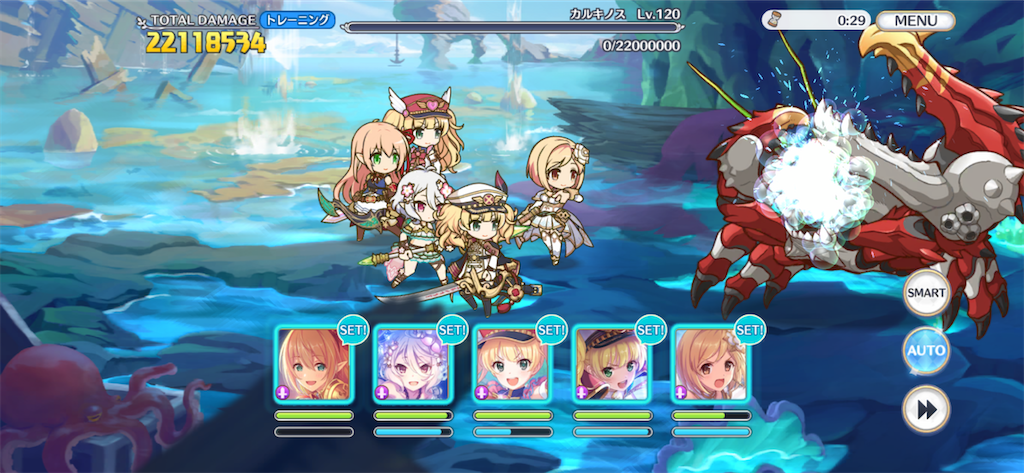Choose the blonde girl in red-and-navy cap portrait
Image resolution: width=1024 pixels, height=473 pixels.
point(512,364)
